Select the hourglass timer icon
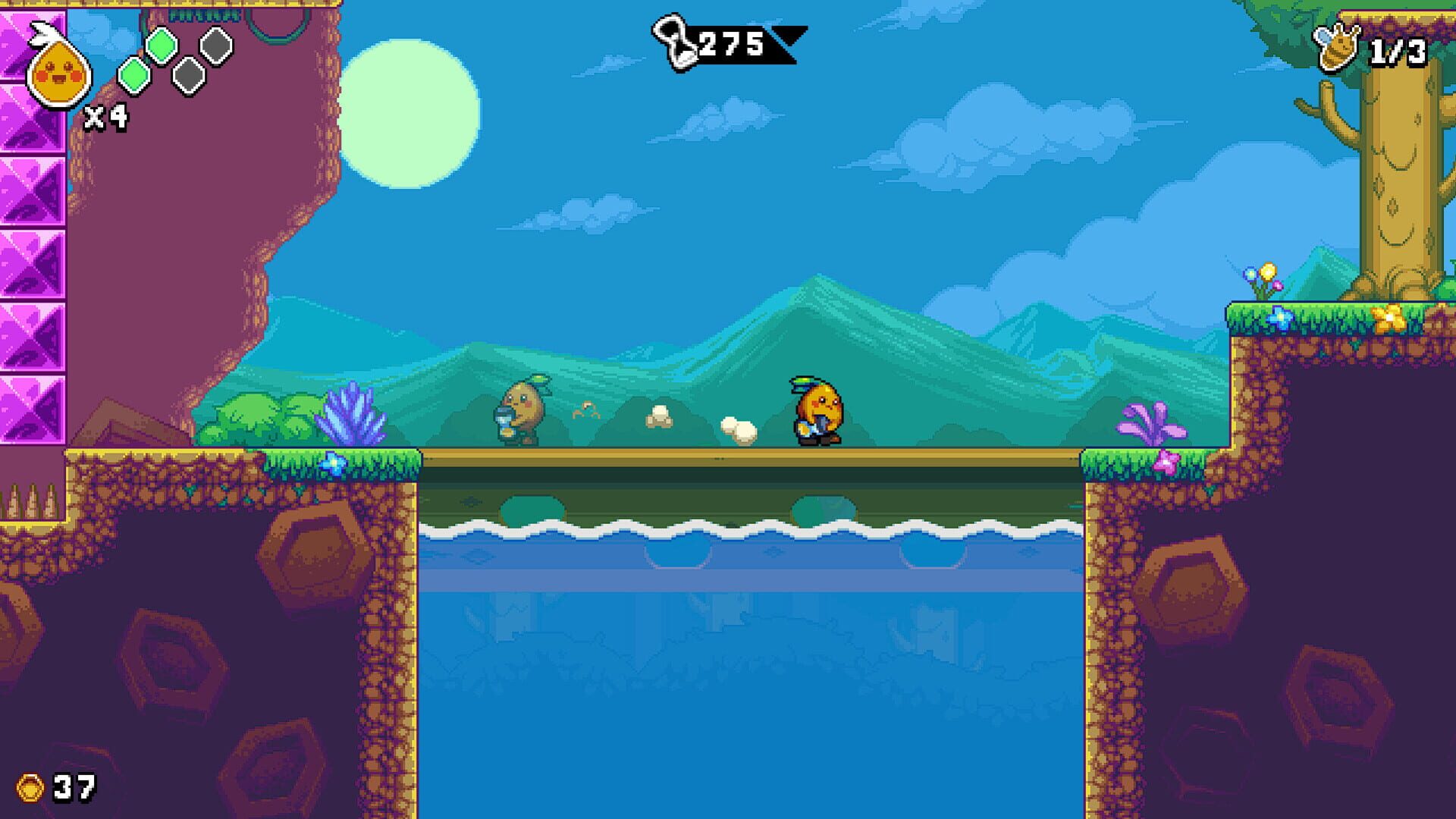The height and width of the screenshot is (819, 1456). pos(673,42)
